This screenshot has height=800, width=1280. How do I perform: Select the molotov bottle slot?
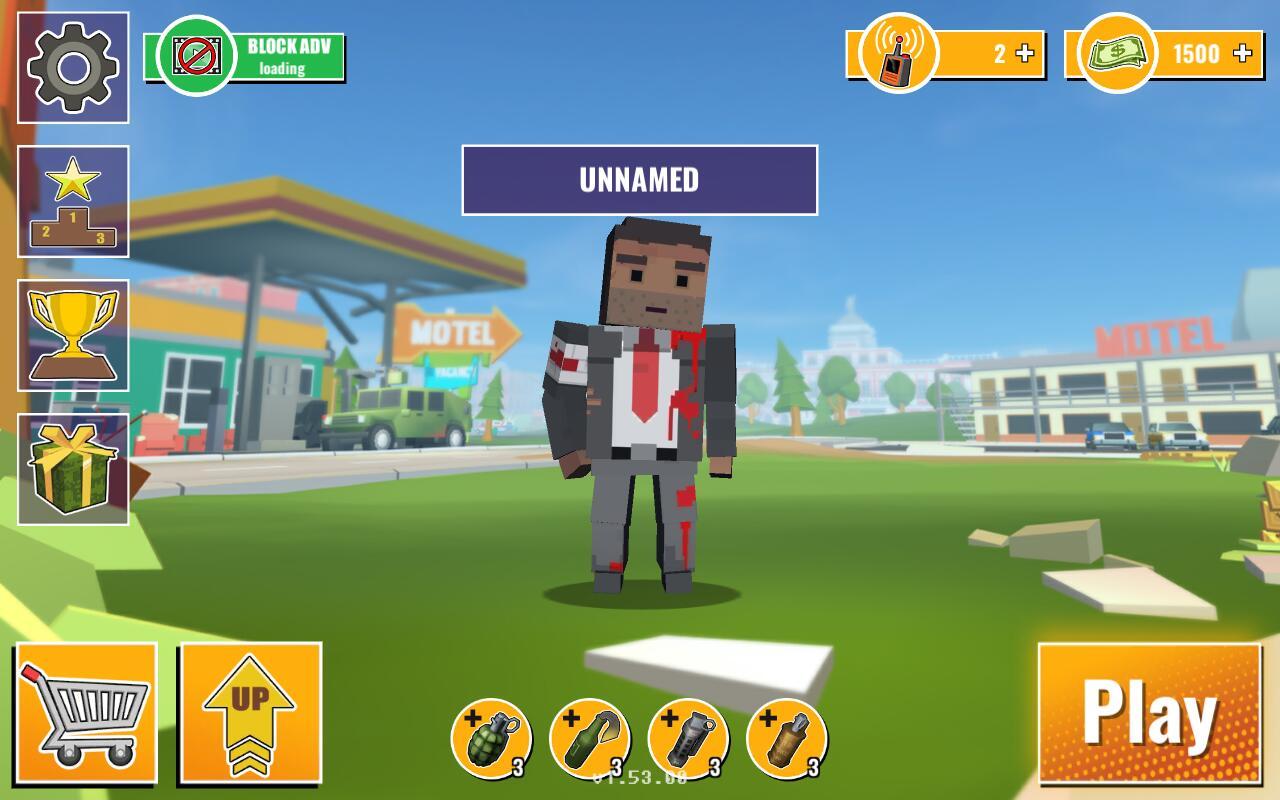pyautogui.click(x=589, y=739)
